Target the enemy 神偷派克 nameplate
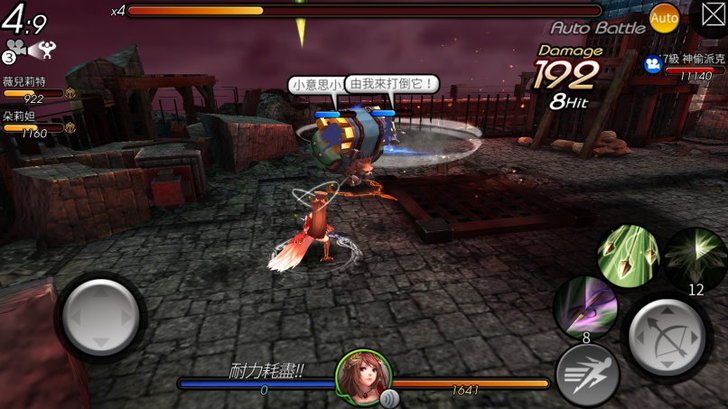The height and width of the screenshot is (409, 728). 684,62
